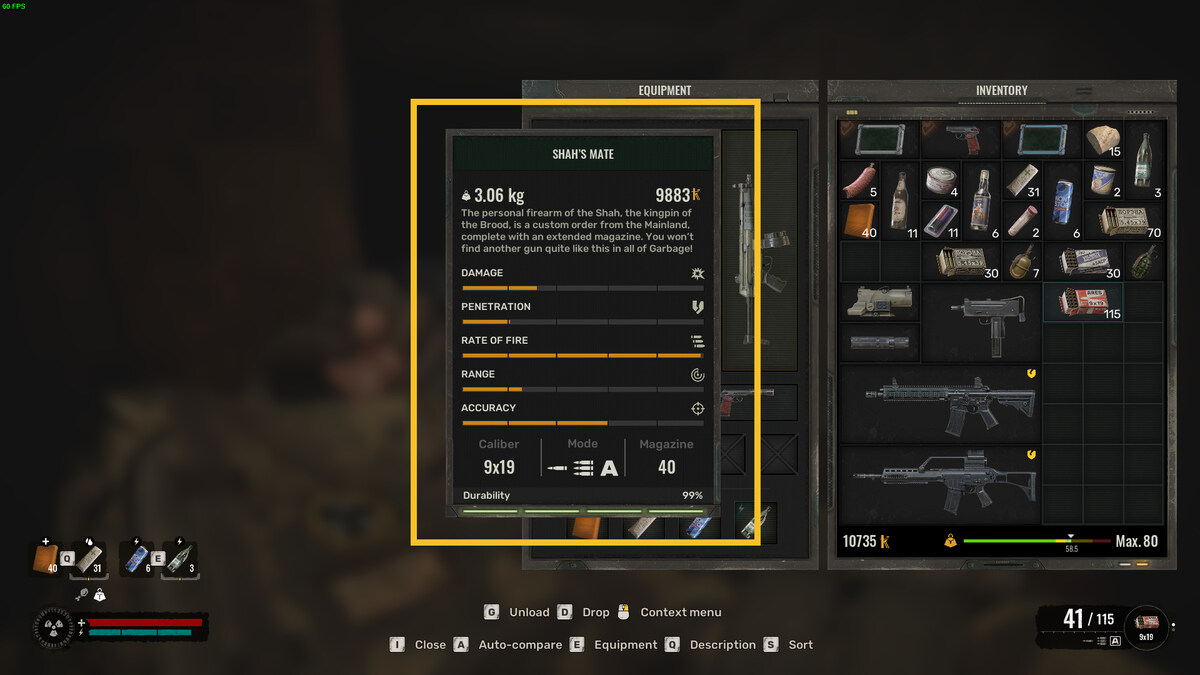Open the Inventory panel header
Screen dimensions: 1200x675
1001,90
